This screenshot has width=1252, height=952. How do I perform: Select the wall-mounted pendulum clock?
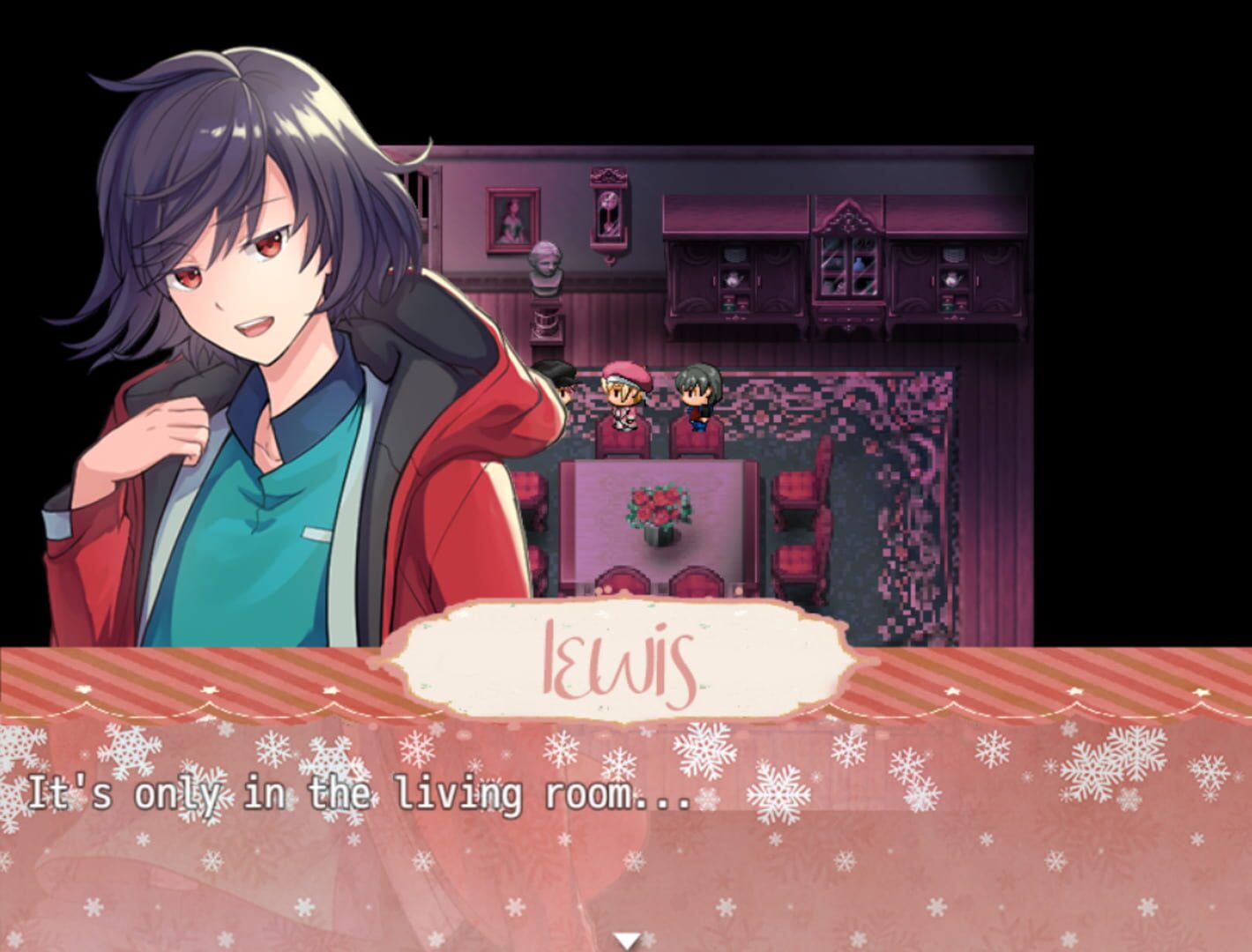[x=608, y=212]
